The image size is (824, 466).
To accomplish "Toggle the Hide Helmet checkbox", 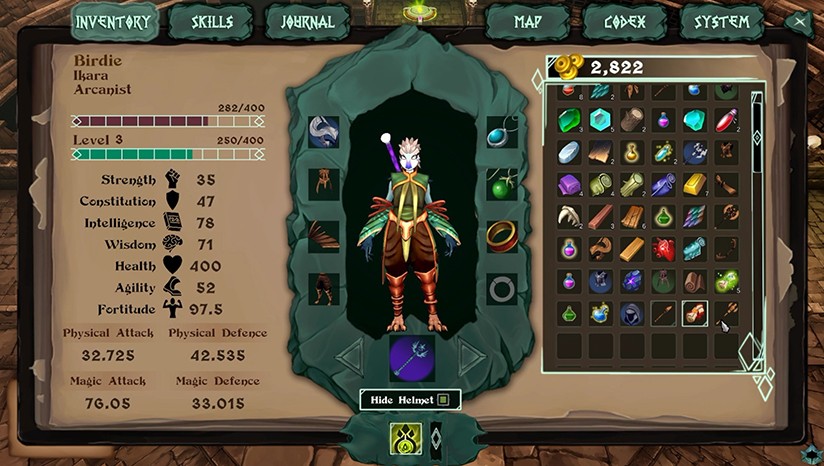I will tap(443, 400).
